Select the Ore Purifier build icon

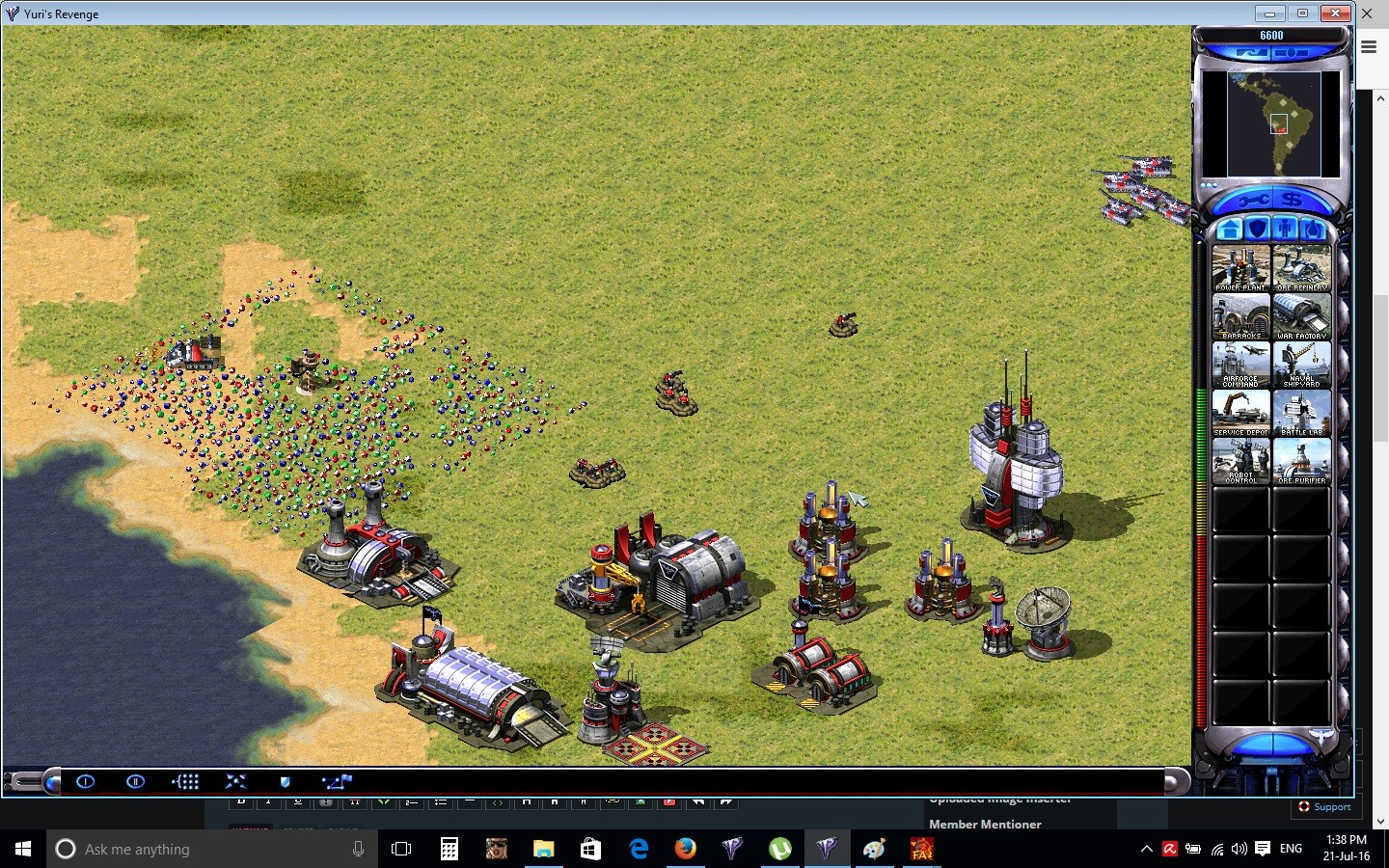(x=1301, y=461)
